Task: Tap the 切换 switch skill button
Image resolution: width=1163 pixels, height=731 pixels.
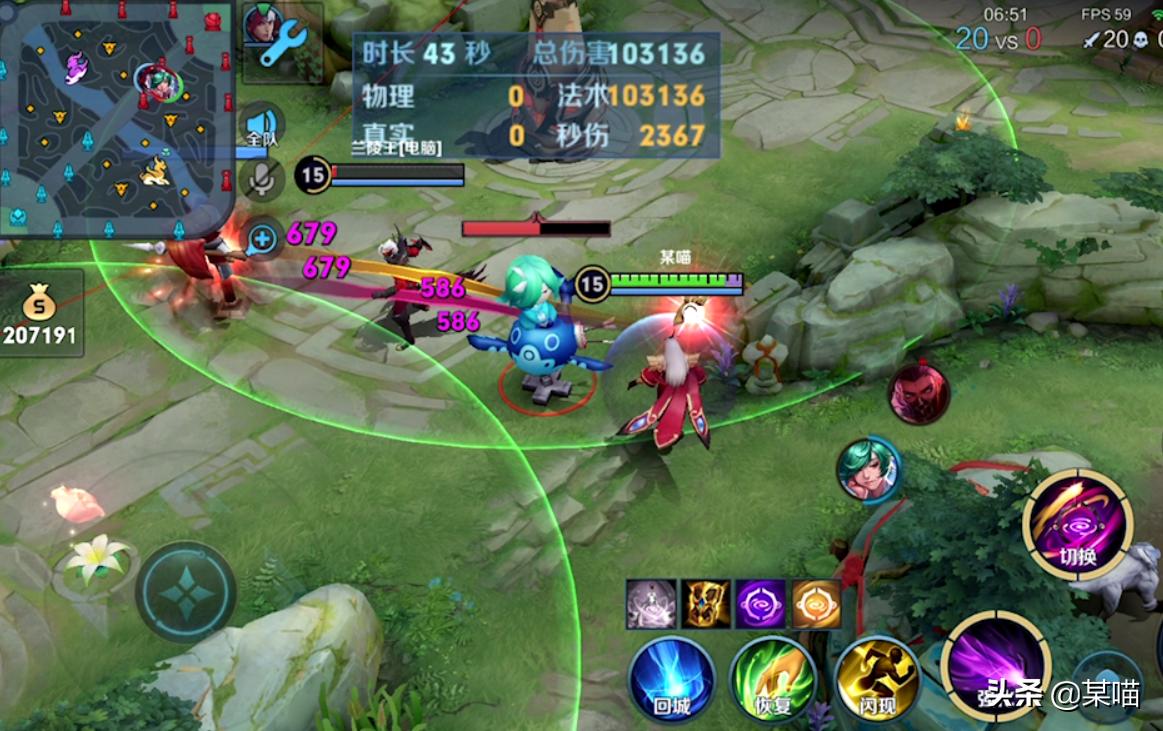Action: pos(1078,526)
